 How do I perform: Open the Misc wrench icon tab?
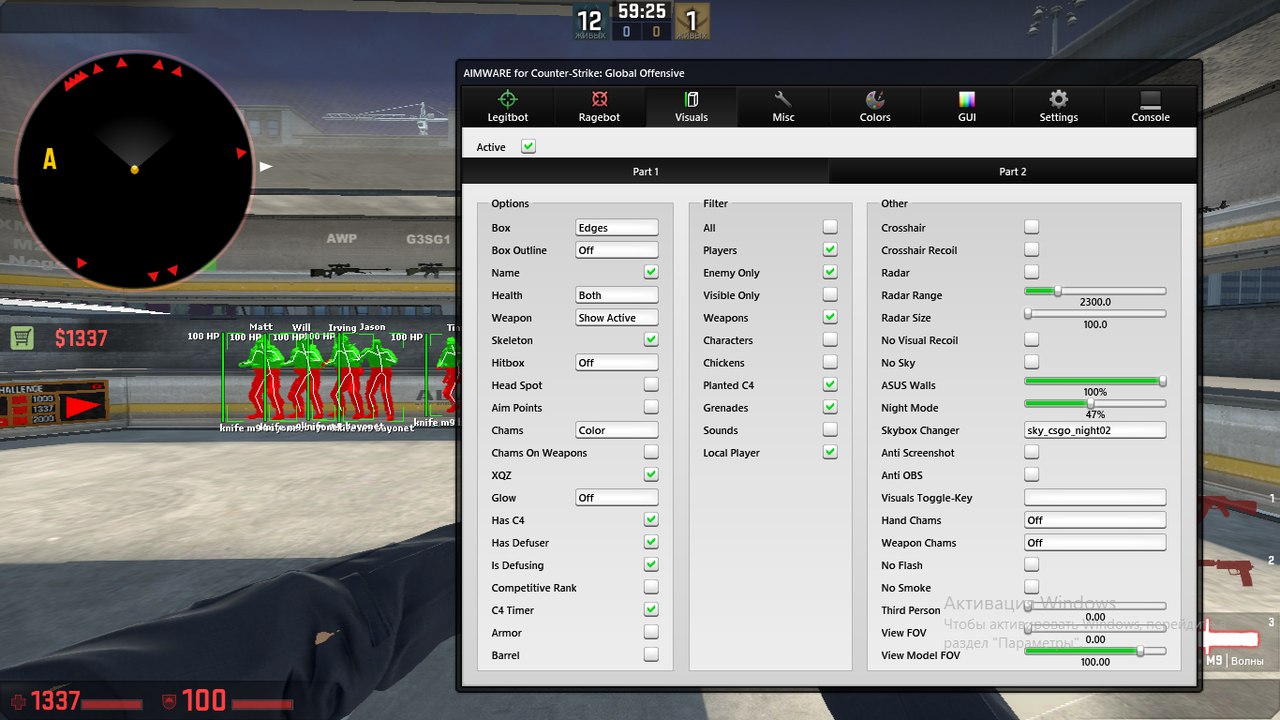[783, 107]
